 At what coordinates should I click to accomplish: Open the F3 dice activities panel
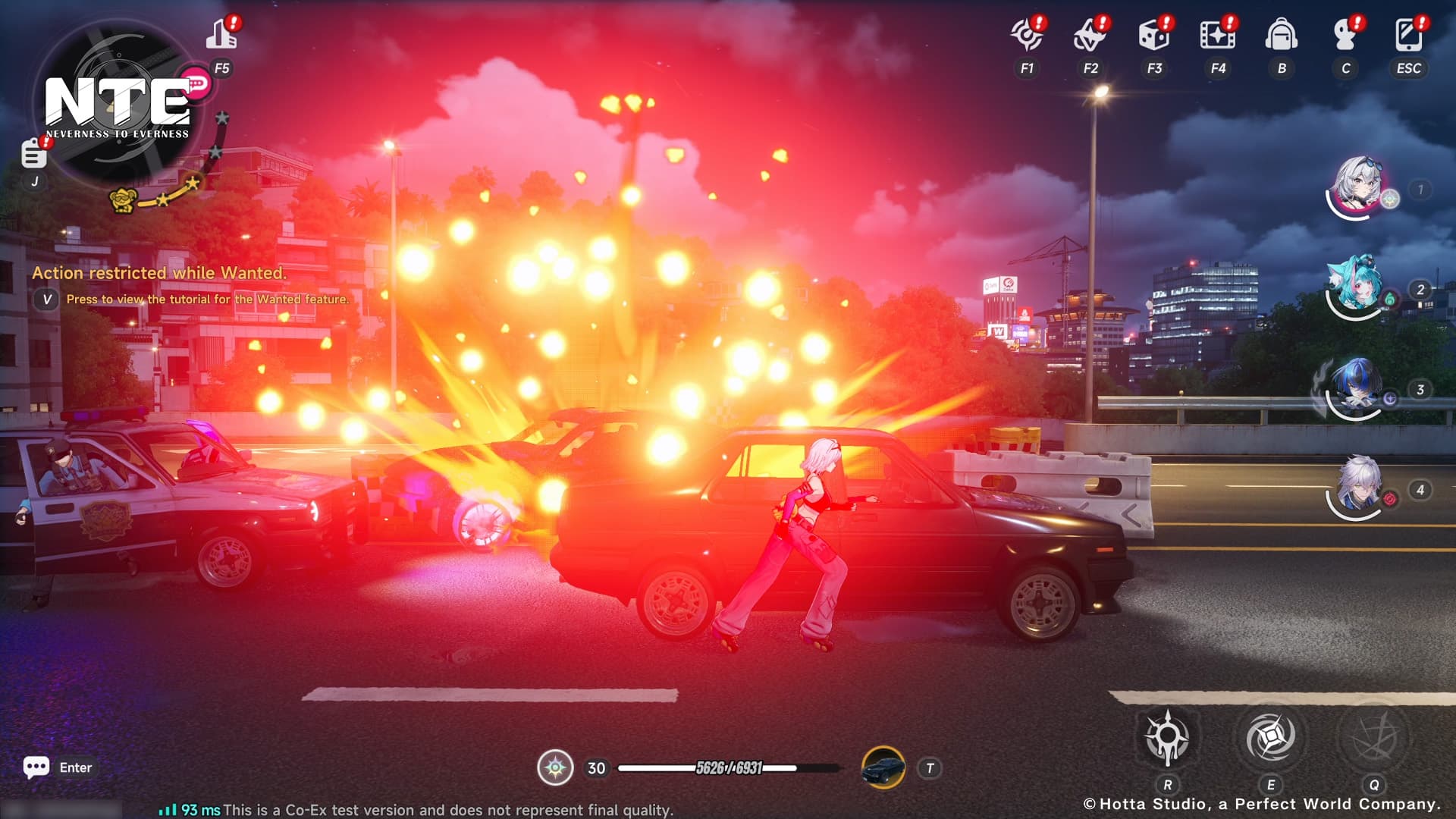[1155, 36]
